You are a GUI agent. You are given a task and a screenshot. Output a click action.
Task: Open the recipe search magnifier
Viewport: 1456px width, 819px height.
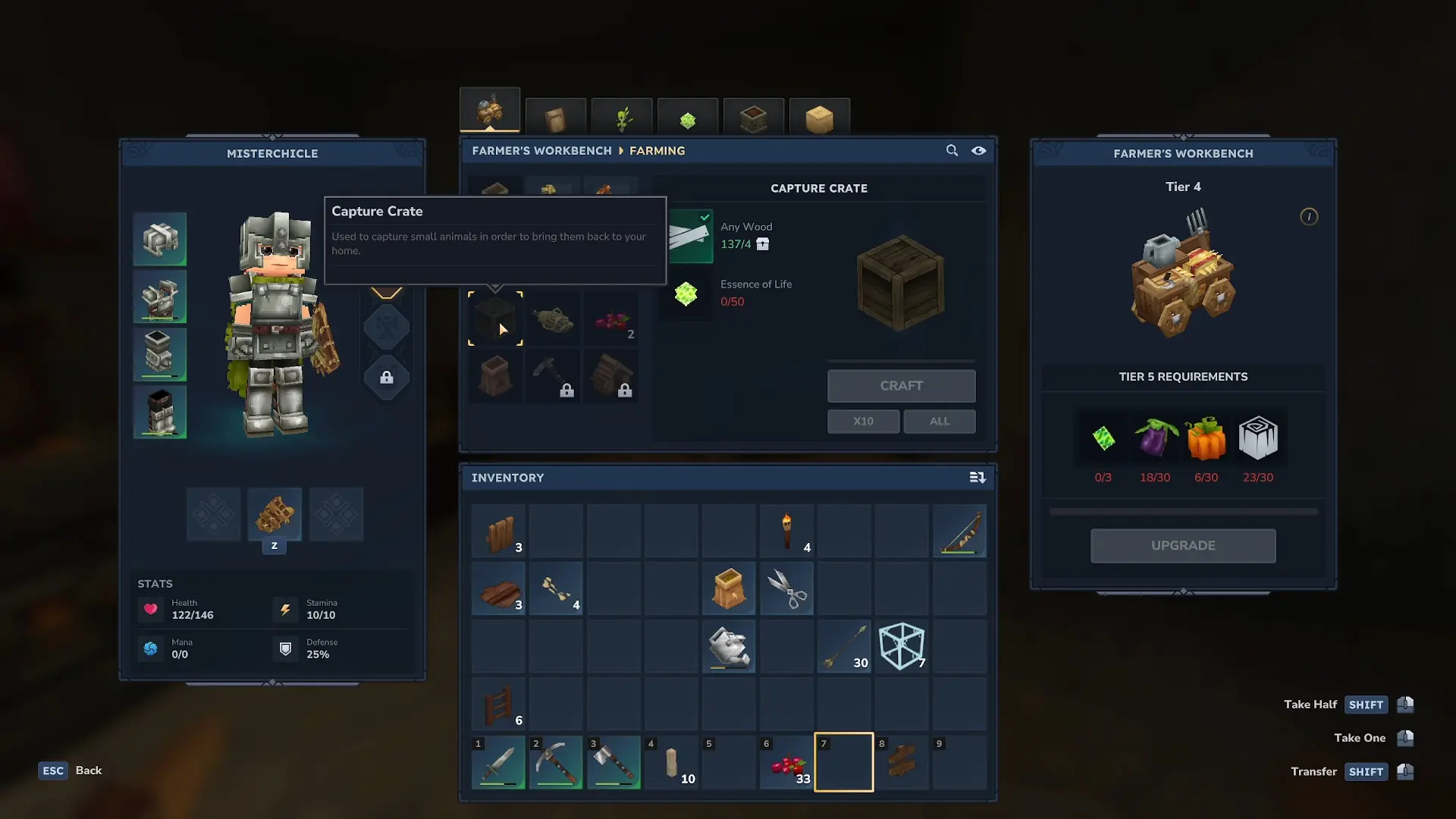pos(952,150)
